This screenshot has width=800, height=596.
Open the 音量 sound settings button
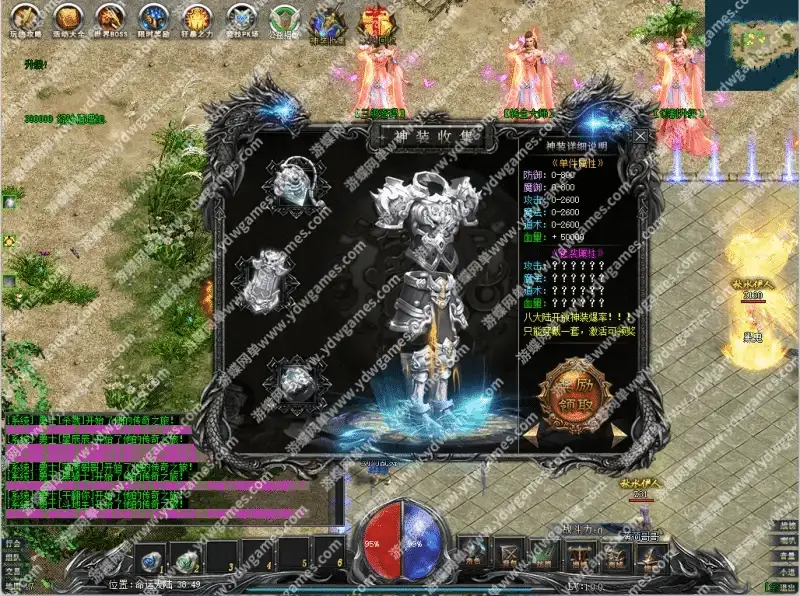click(789, 555)
